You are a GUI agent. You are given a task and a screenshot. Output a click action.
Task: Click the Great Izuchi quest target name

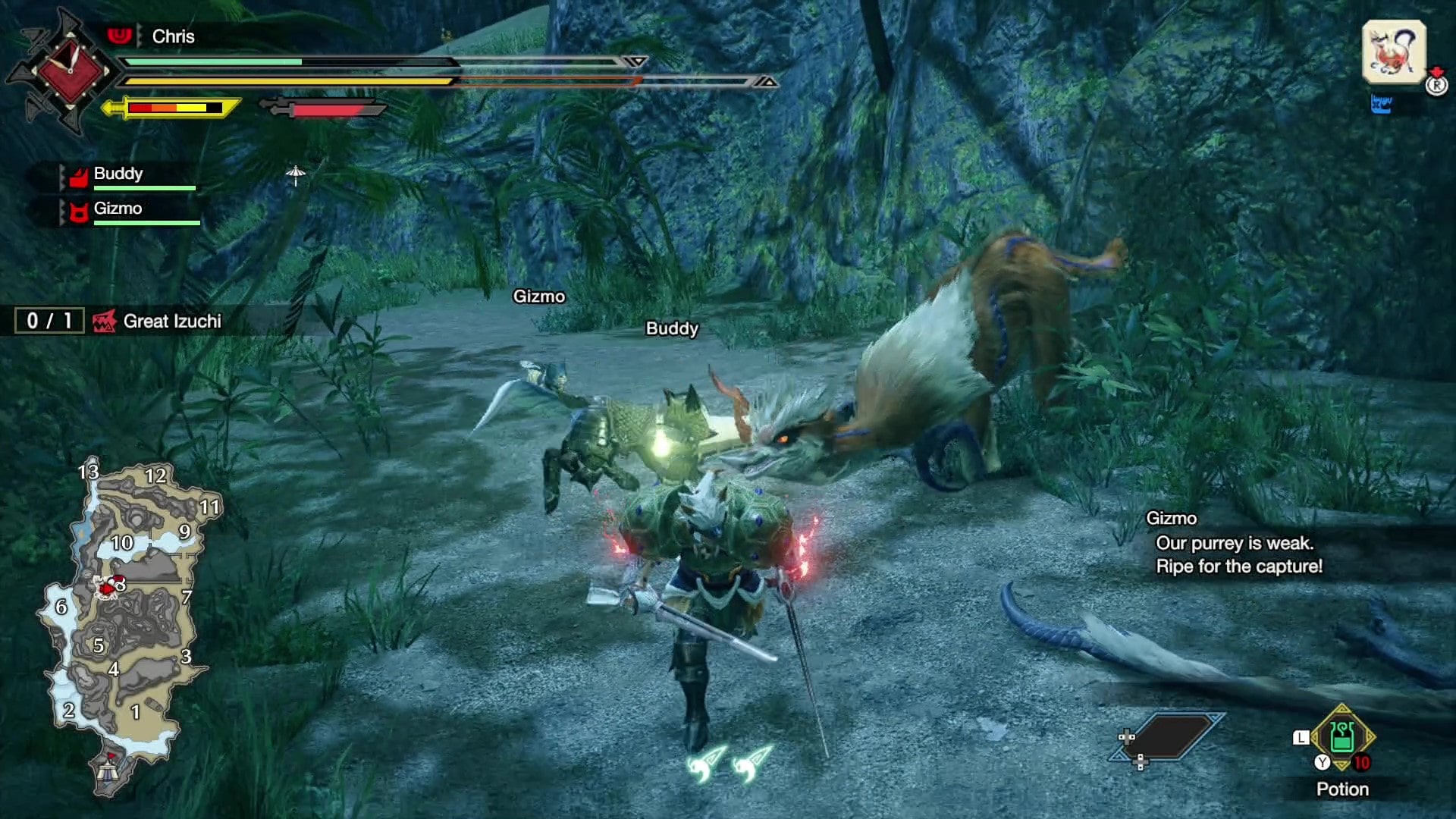[171, 321]
